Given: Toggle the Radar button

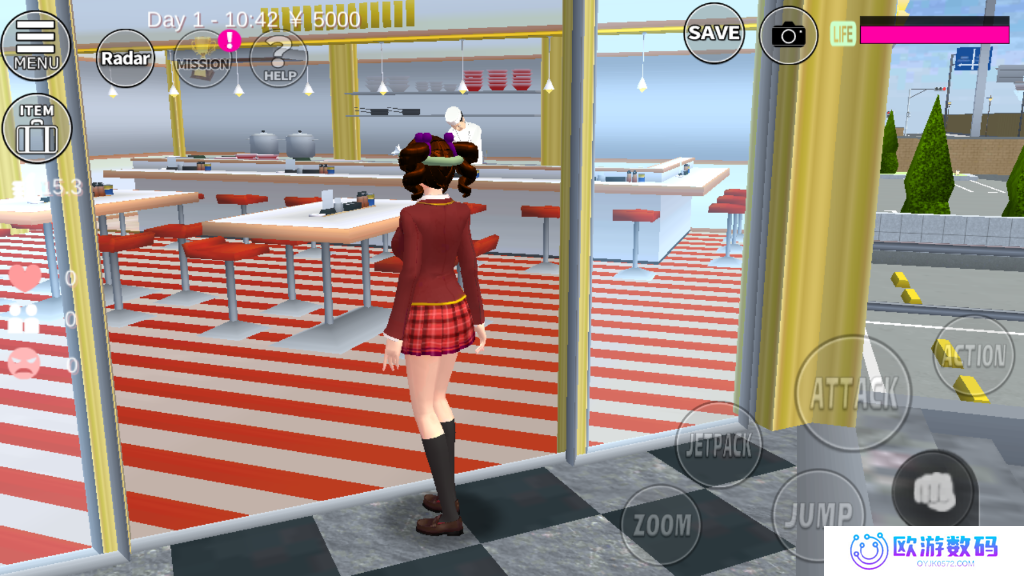Looking at the screenshot, I should click(126, 58).
